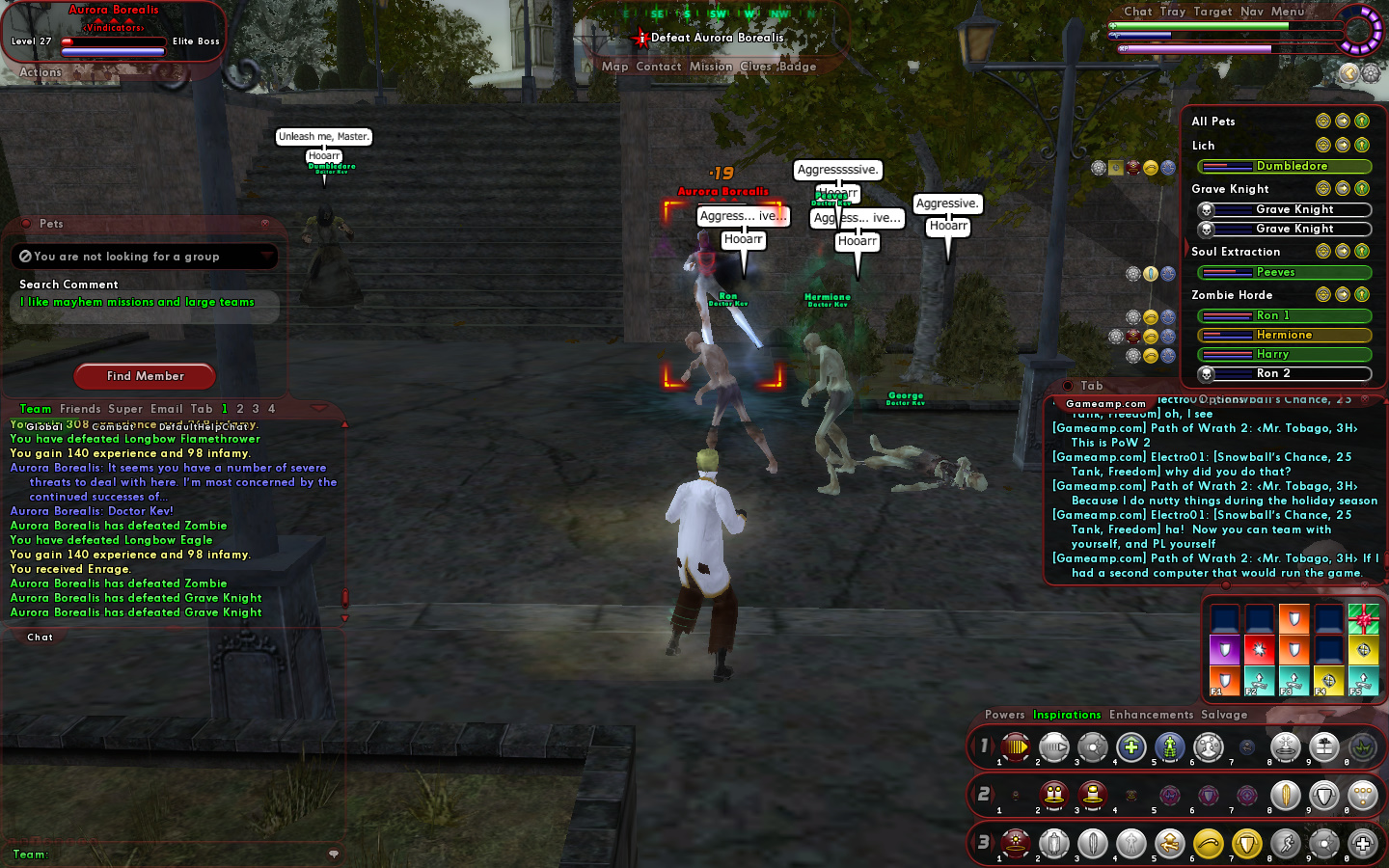Image resolution: width=1389 pixels, height=868 pixels.
Task: Open the looking-for-group status dropdown
Action: pos(145,257)
